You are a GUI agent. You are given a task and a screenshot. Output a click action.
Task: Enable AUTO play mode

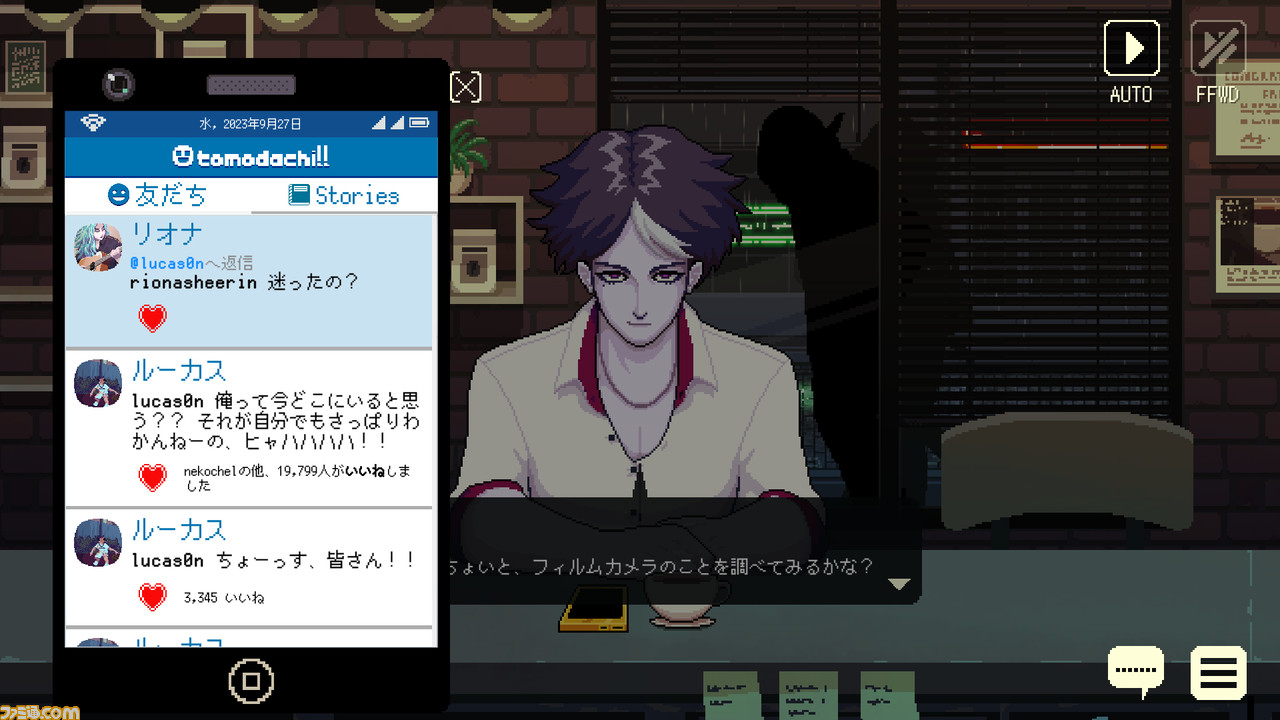(x=1131, y=47)
